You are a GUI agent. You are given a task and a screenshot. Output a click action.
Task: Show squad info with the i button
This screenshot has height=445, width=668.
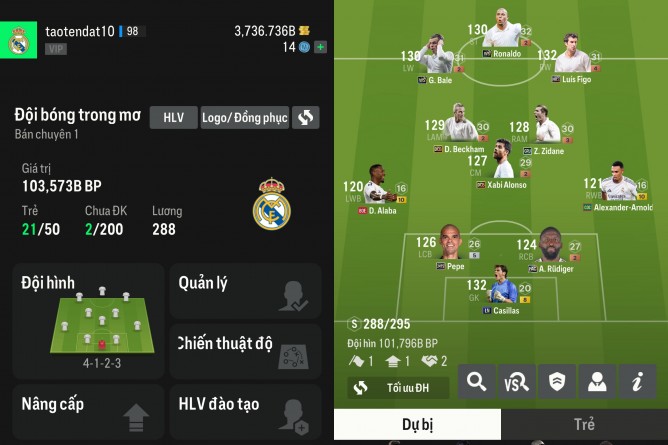tap(636, 381)
